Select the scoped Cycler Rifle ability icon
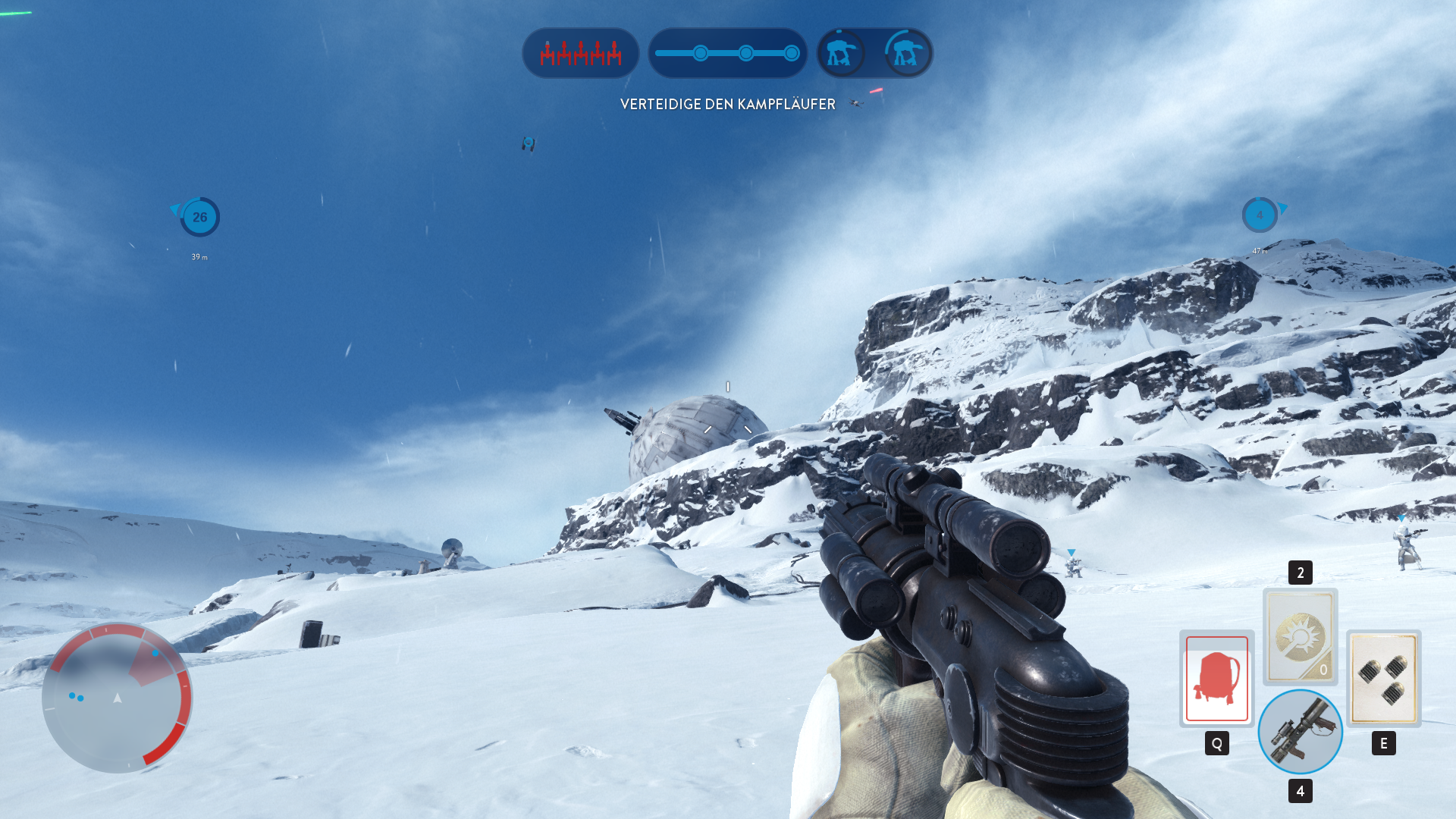Image resolution: width=1456 pixels, height=819 pixels. (1299, 730)
